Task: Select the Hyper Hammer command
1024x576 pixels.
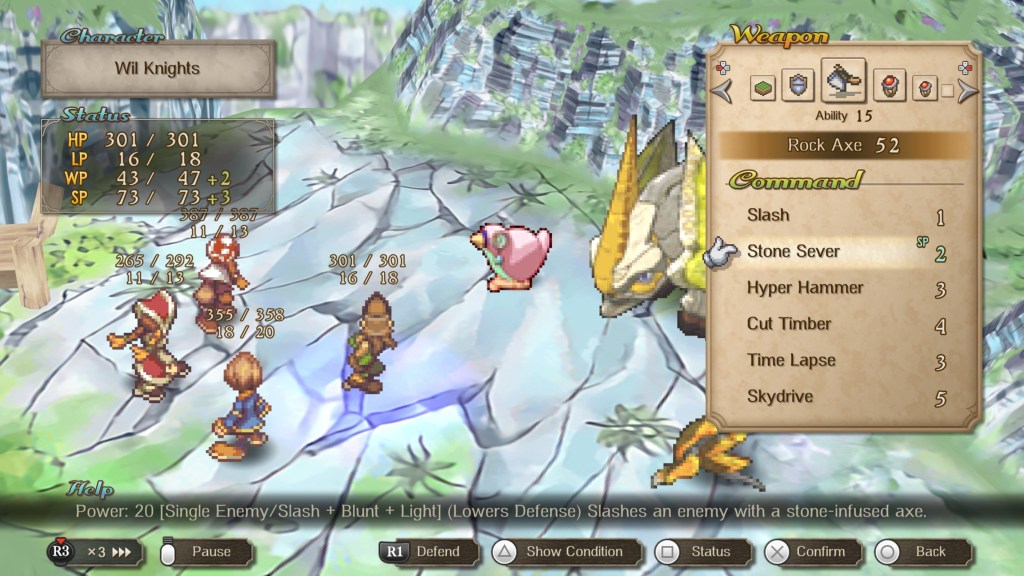Action: [804, 288]
